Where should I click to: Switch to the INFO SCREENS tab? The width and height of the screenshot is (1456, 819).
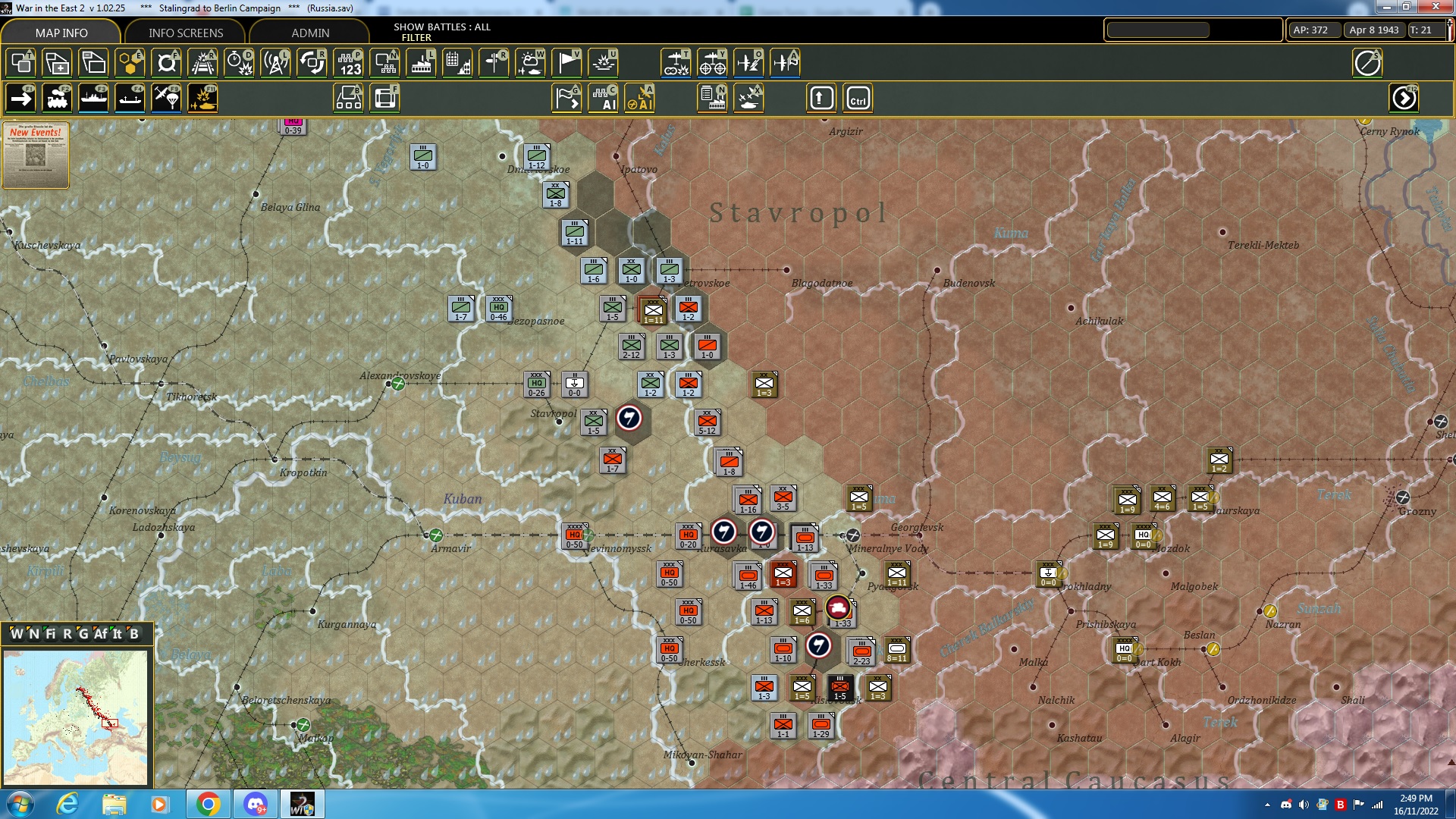pyautogui.click(x=184, y=33)
